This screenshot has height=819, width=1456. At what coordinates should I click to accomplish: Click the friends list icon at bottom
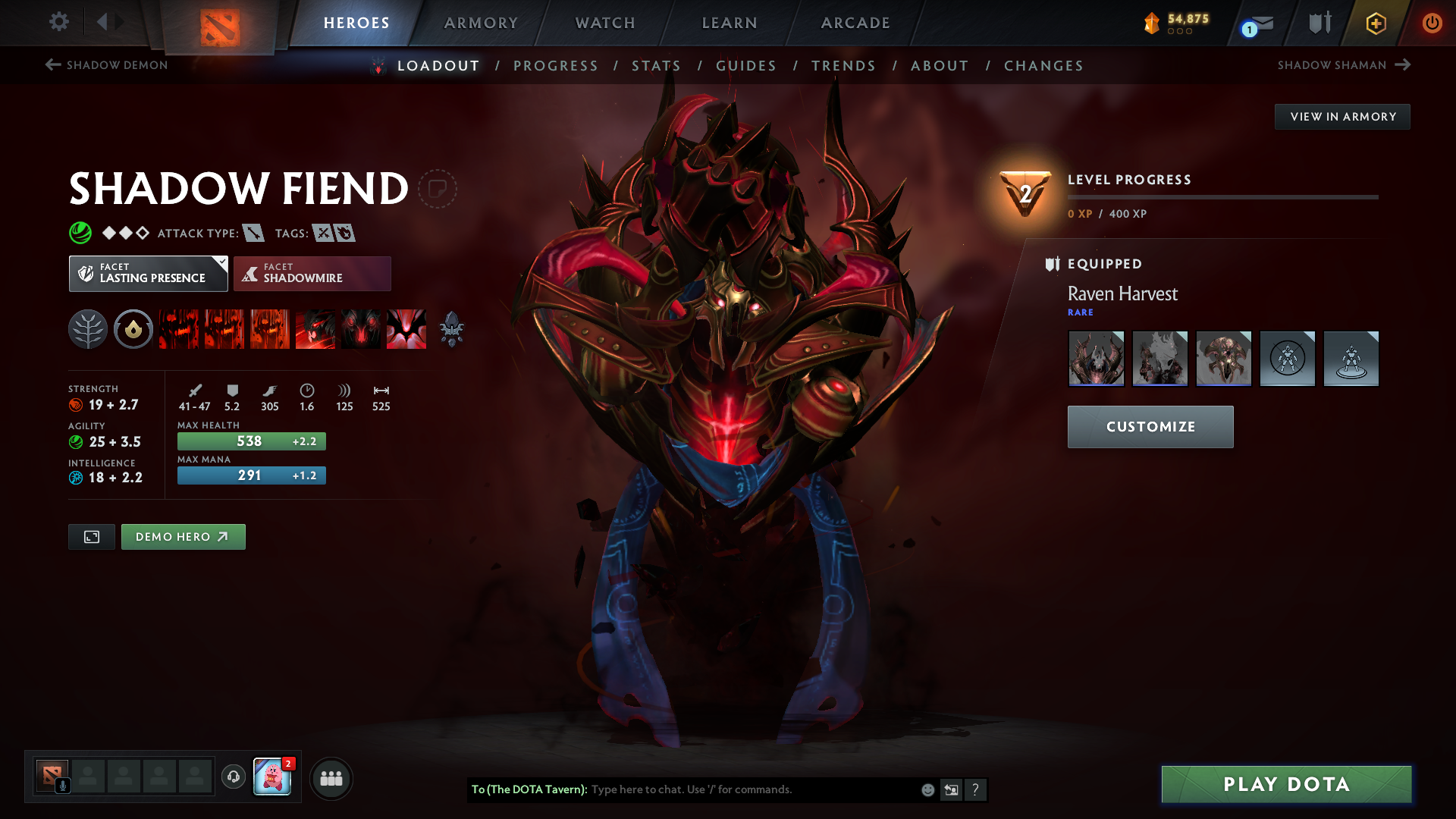point(331,778)
